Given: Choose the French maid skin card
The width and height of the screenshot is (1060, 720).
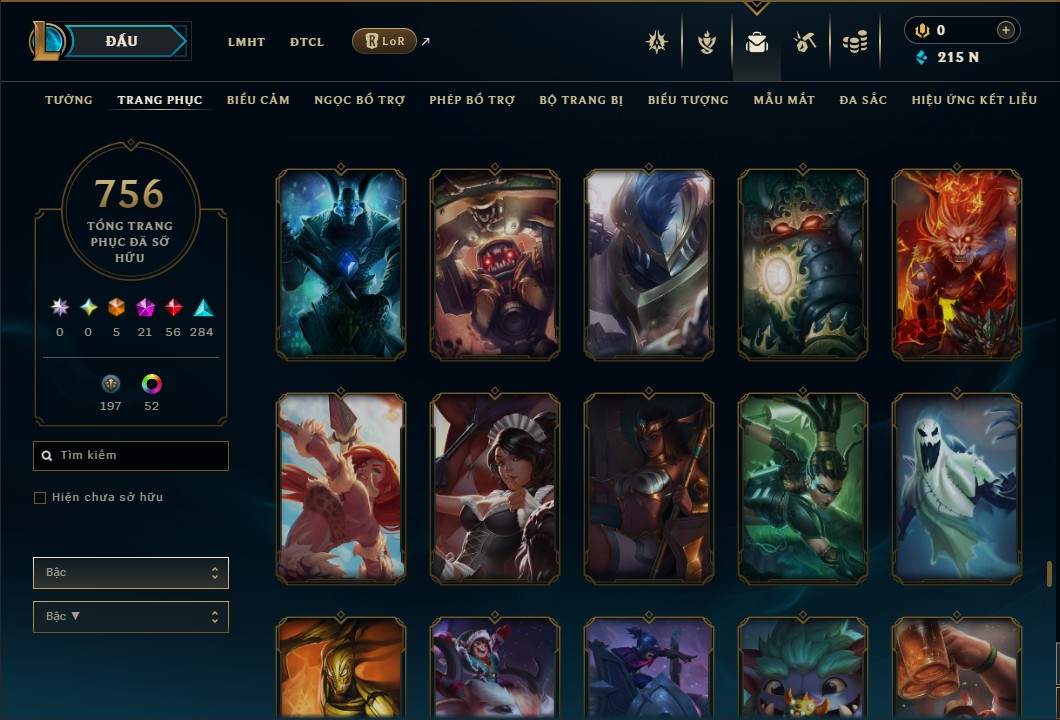Looking at the screenshot, I should 495,488.
